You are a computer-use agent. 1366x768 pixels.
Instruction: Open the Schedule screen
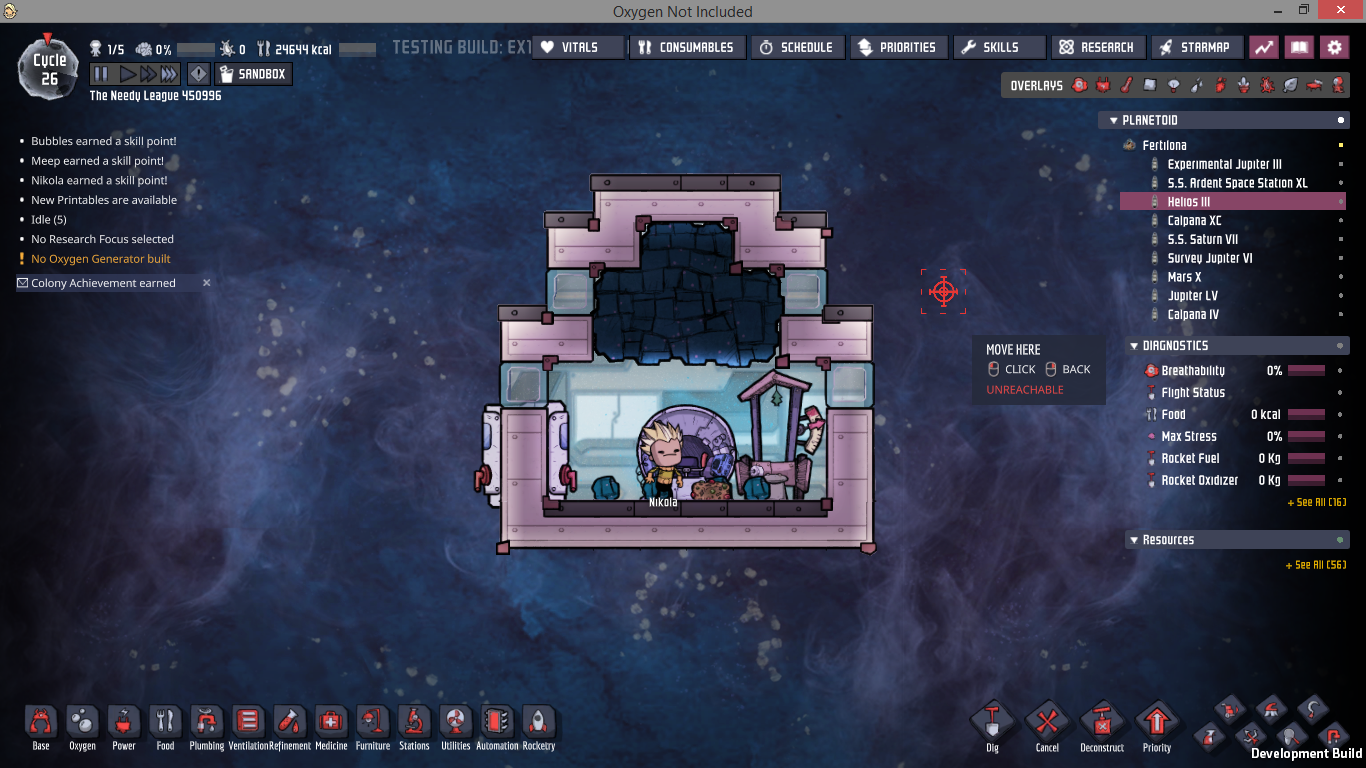tap(797, 47)
